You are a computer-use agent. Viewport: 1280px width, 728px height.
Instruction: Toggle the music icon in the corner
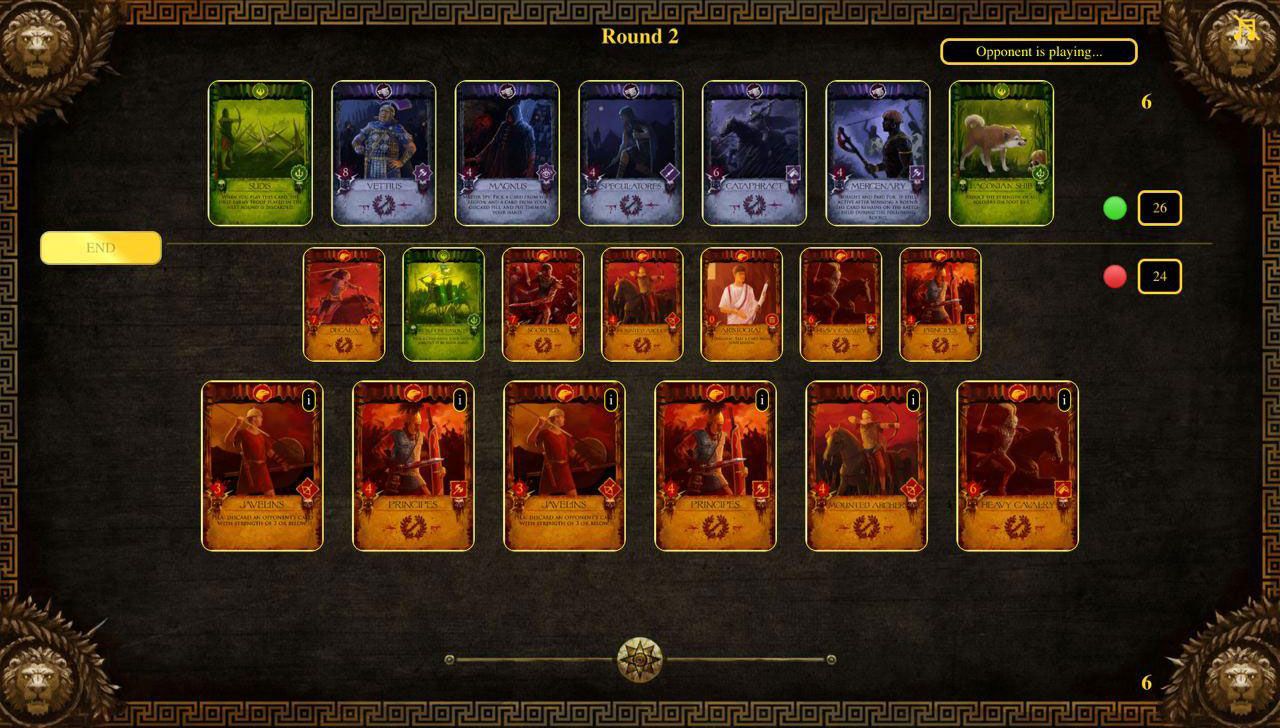pyautogui.click(x=1245, y=28)
